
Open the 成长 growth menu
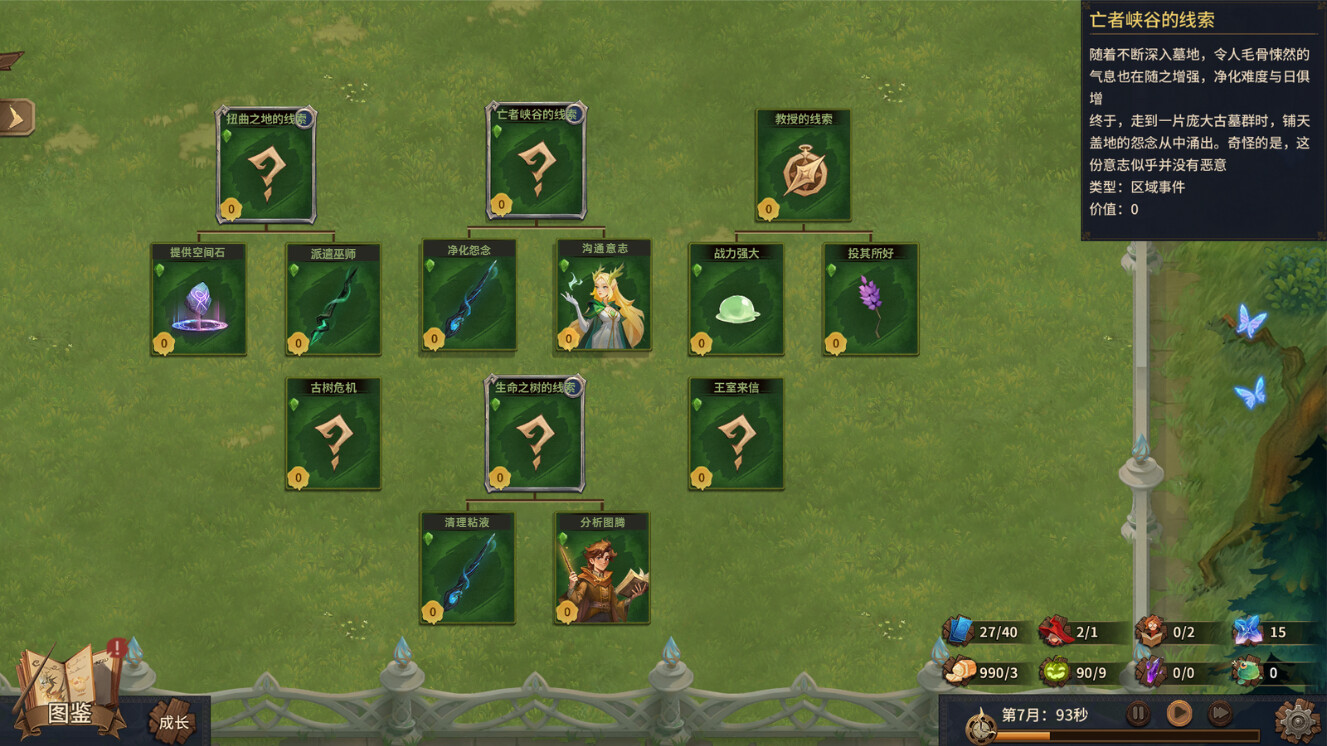(172, 721)
